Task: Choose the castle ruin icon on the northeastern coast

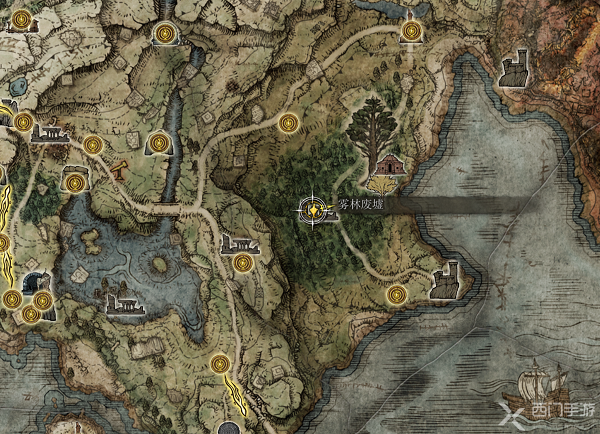Action: (513, 68)
